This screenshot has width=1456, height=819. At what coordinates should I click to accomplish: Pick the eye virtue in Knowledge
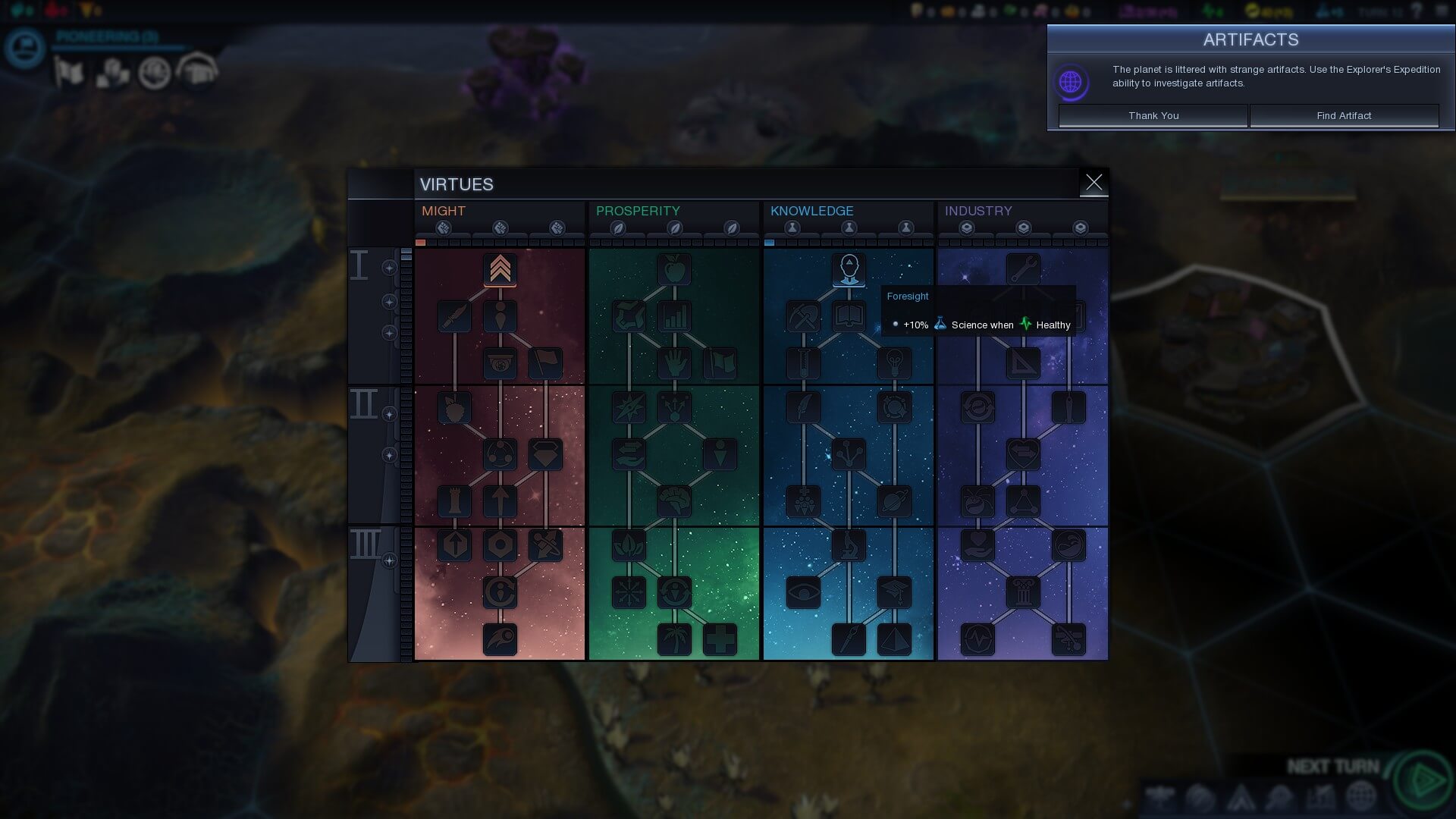[x=803, y=592]
